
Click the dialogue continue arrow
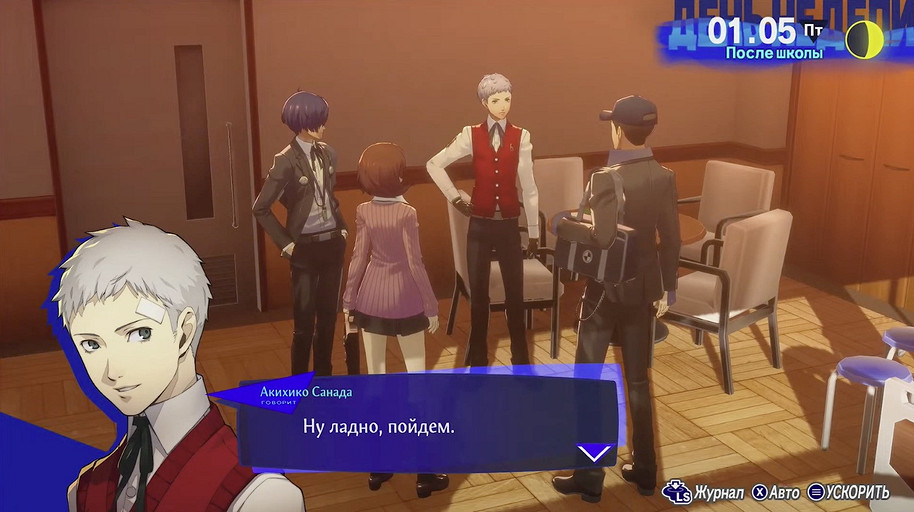(595, 452)
